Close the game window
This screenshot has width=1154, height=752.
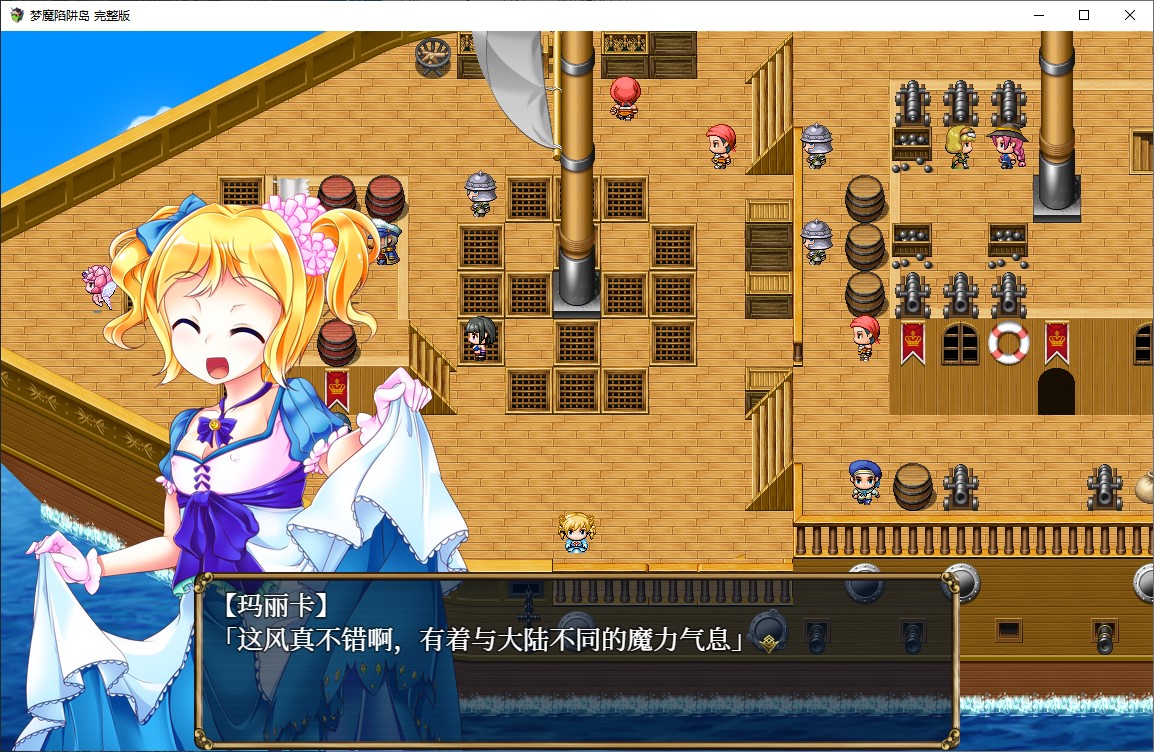click(1130, 15)
